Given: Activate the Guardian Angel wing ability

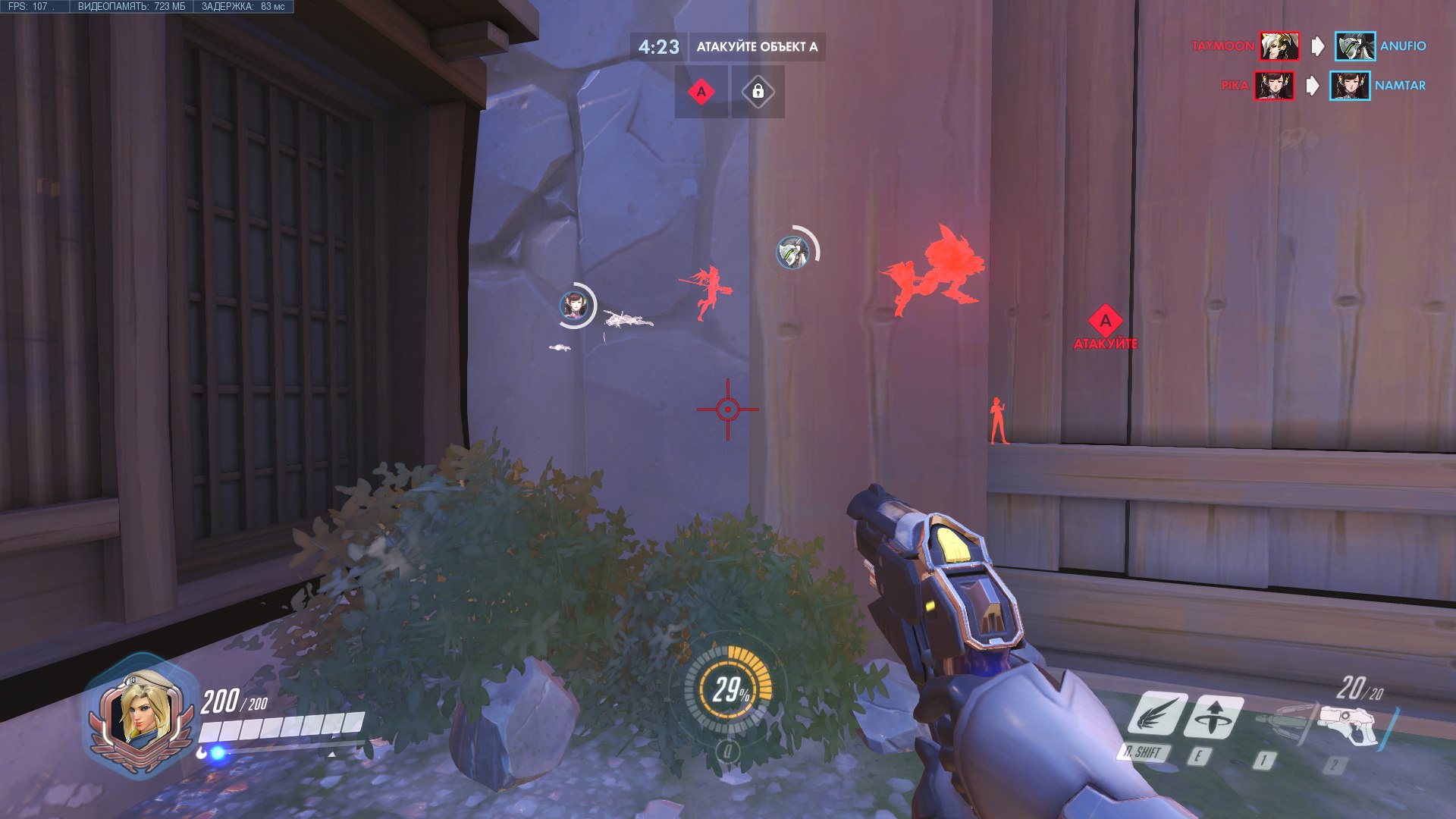Looking at the screenshot, I should point(1157,715).
